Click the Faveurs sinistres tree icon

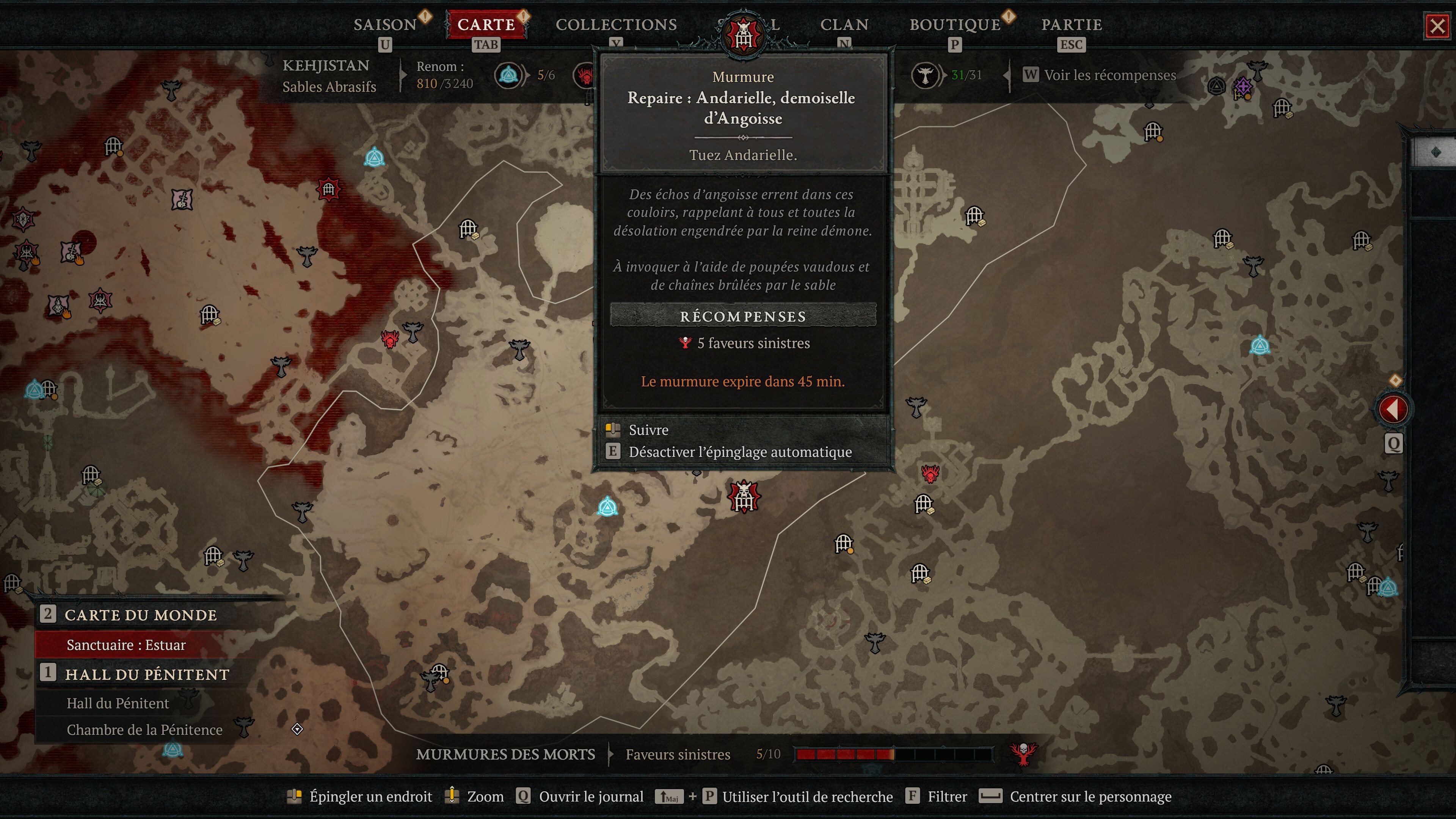click(x=1023, y=754)
